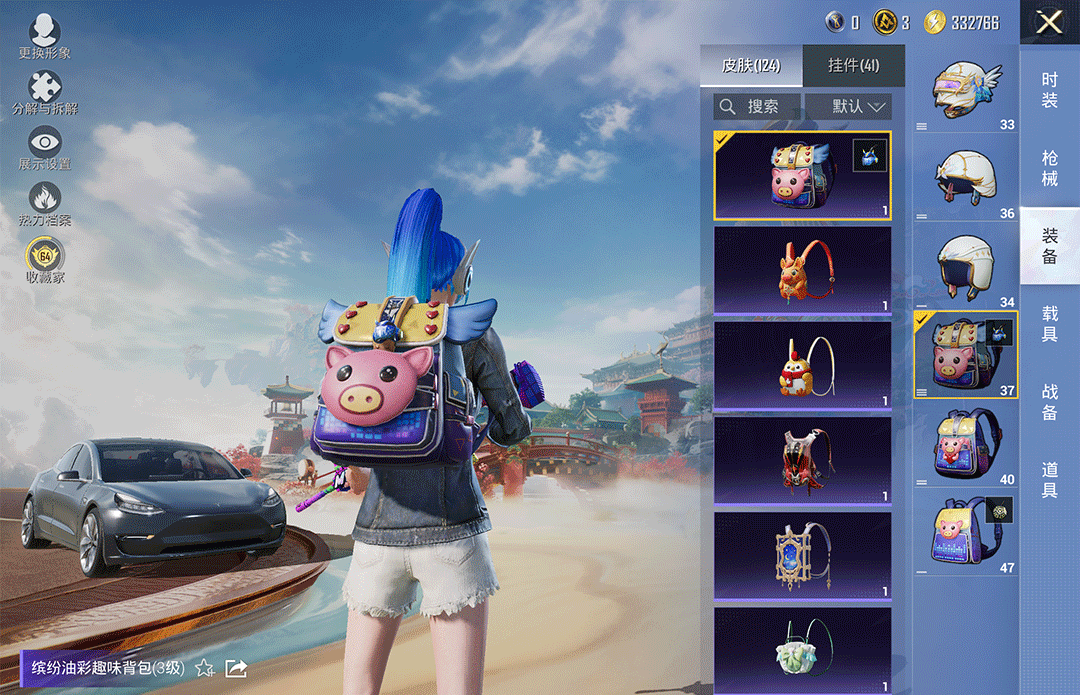Viewport: 1080px width, 695px height.
Task: Choose the chicken backpack skin
Action: tap(802, 366)
